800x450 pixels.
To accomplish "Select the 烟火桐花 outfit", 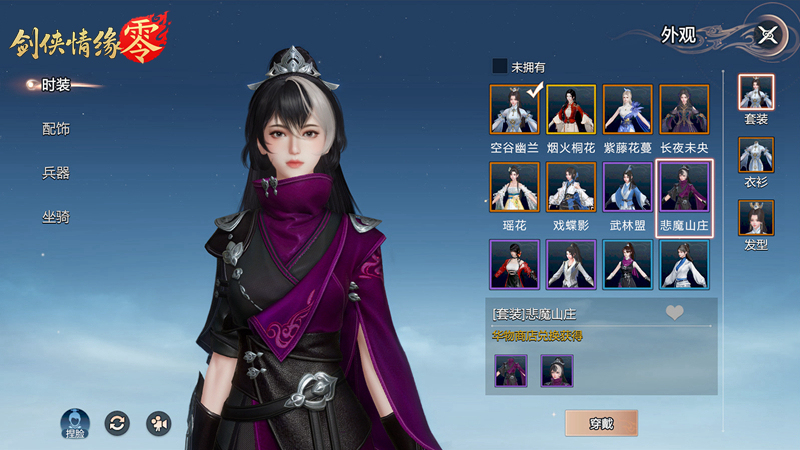I will pyautogui.click(x=571, y=110).
